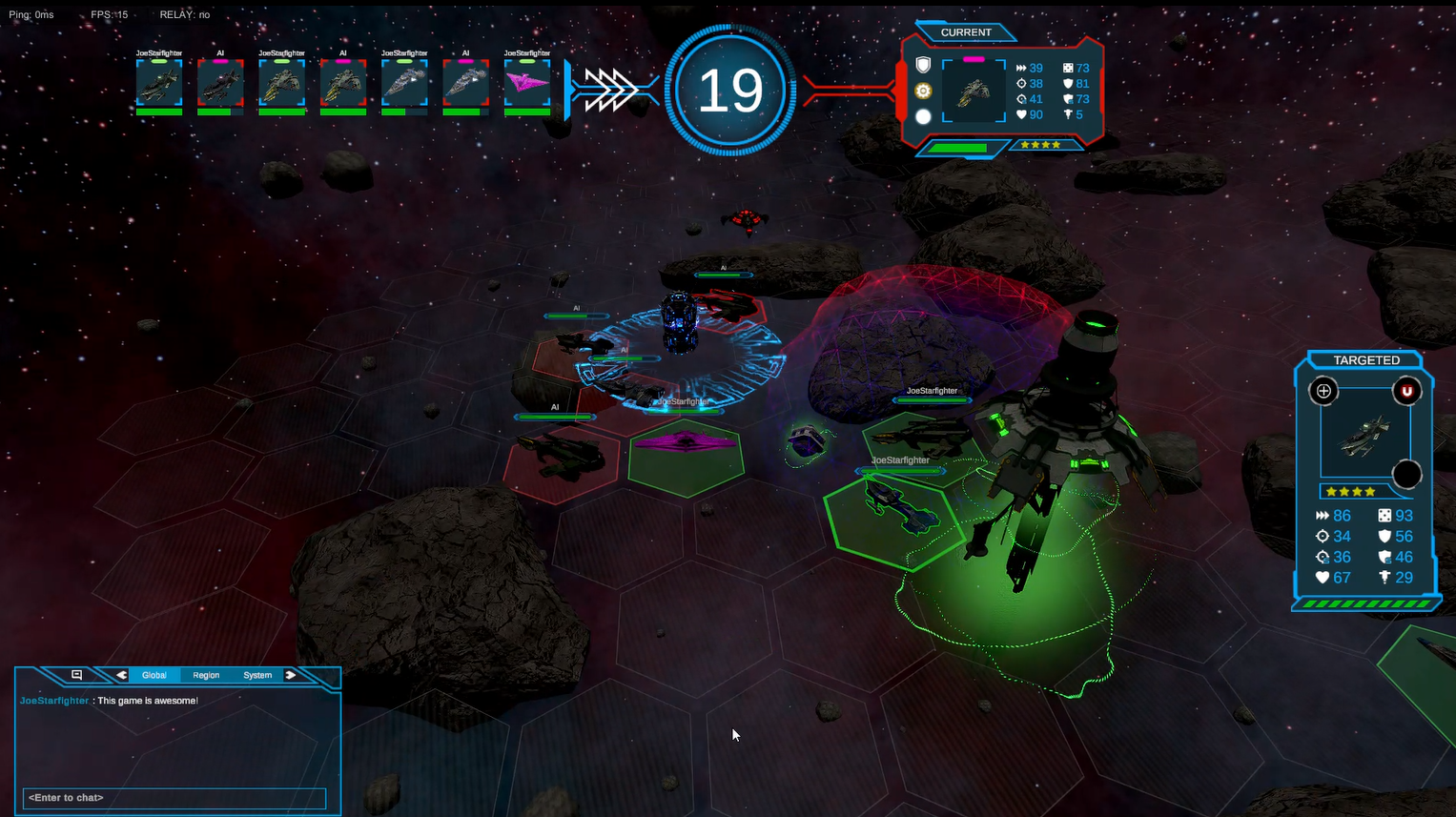
Task: Toggle the white orb indicator below the gear icon
Action: click(x=922, y=116)
